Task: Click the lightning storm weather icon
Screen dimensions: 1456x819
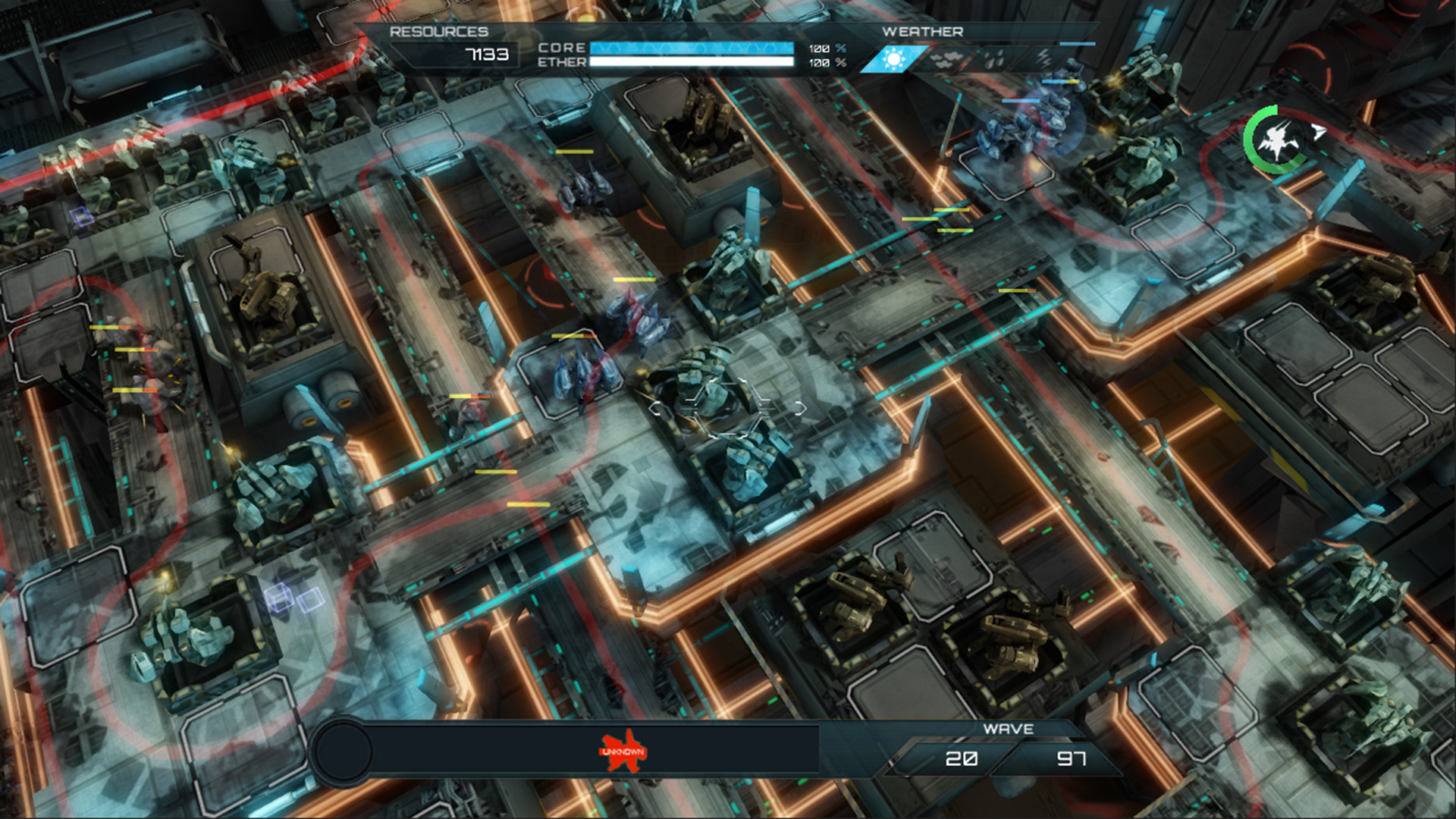Action: pos(1043,56)
